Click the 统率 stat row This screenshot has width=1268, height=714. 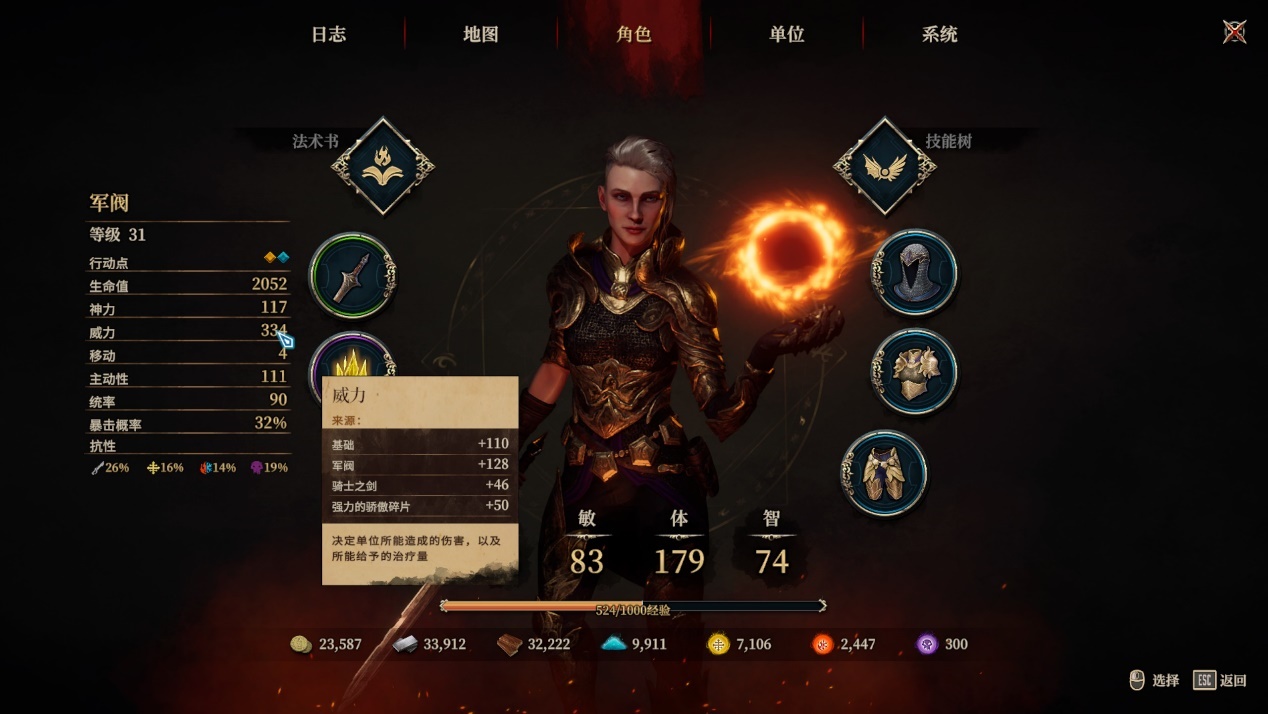188,401
